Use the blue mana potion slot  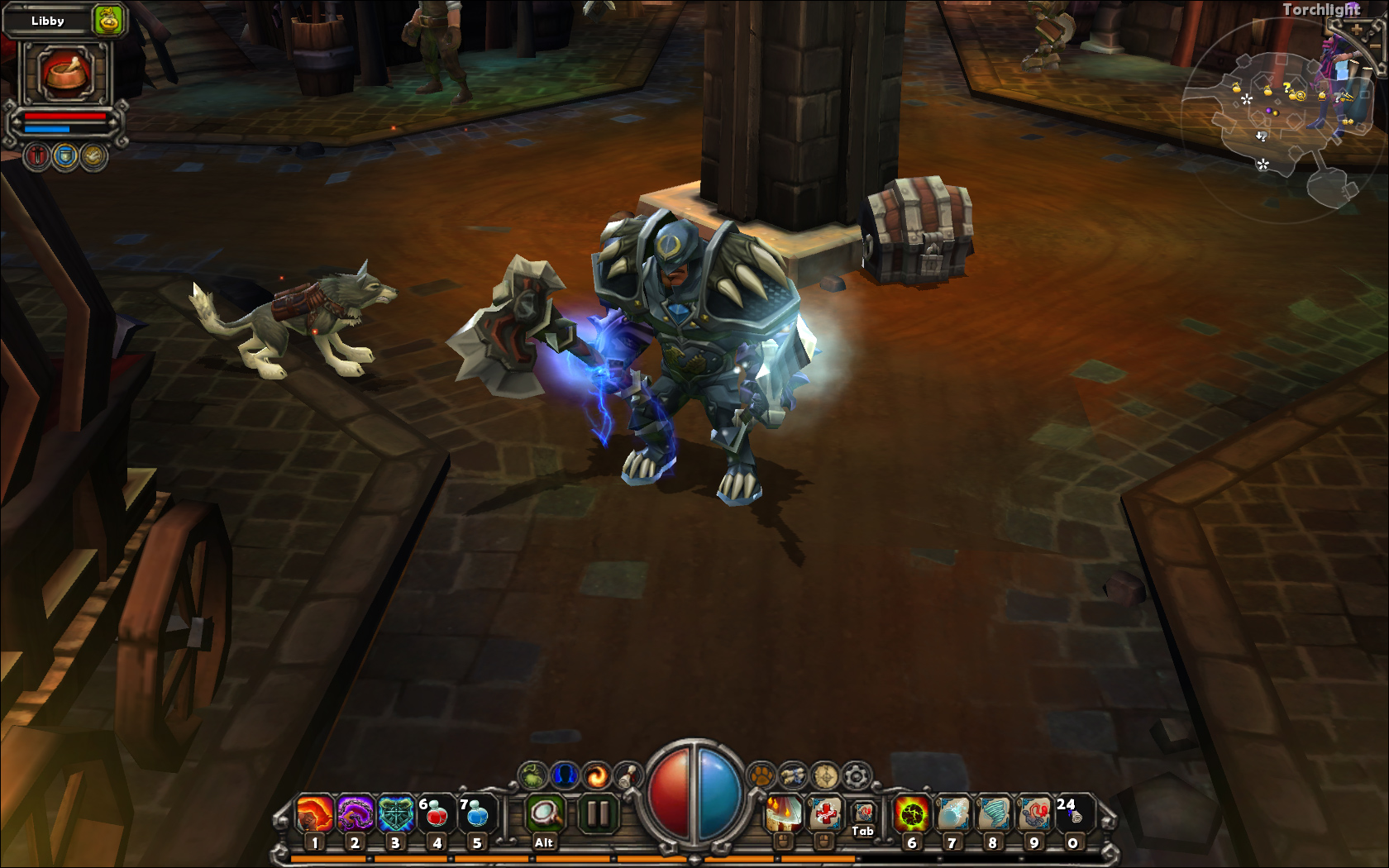coord(477,814)
